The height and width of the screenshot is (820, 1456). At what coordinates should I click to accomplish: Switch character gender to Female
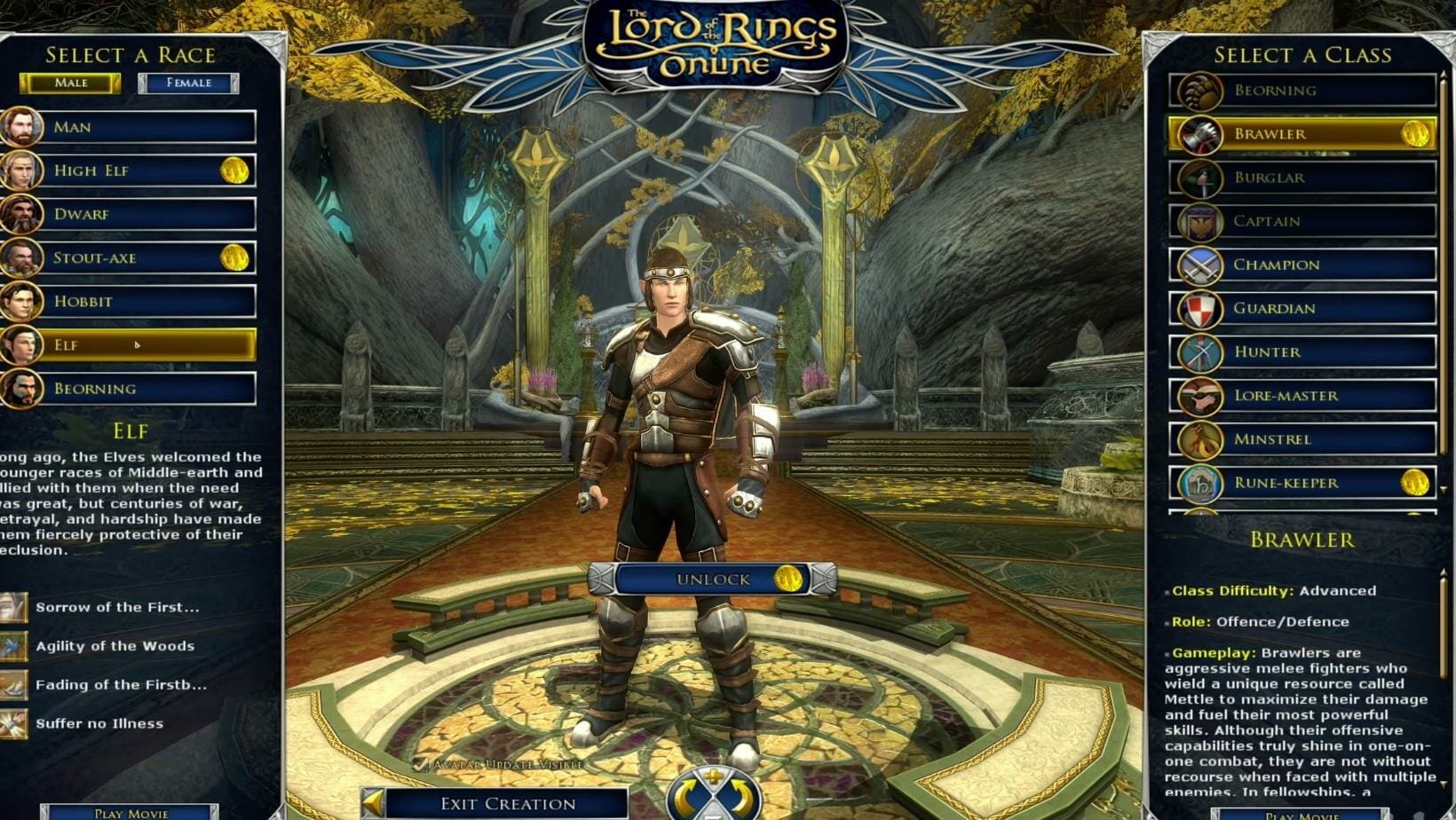[187, 83]
